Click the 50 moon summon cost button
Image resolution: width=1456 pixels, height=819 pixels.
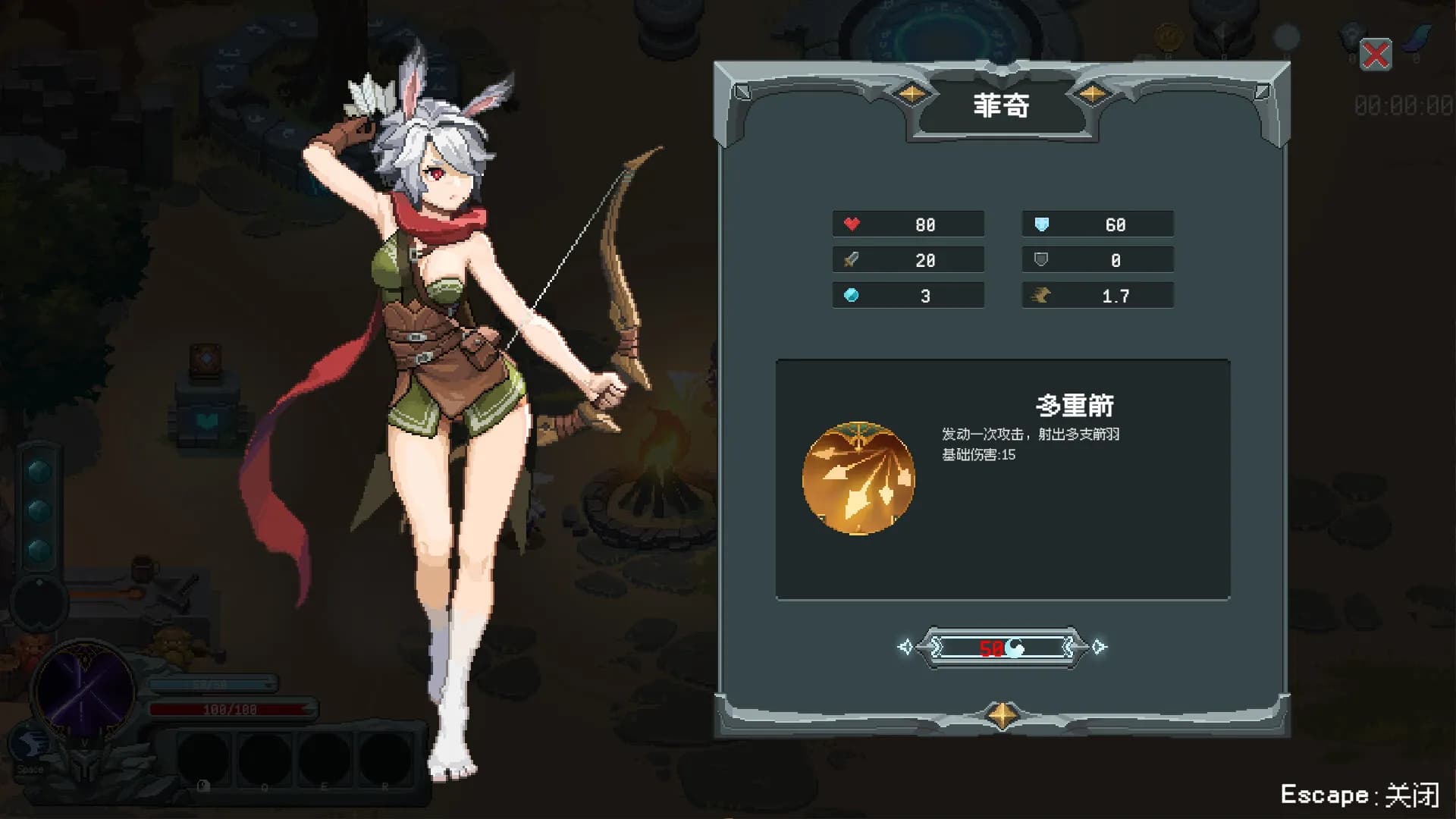tap(1003, 648)
